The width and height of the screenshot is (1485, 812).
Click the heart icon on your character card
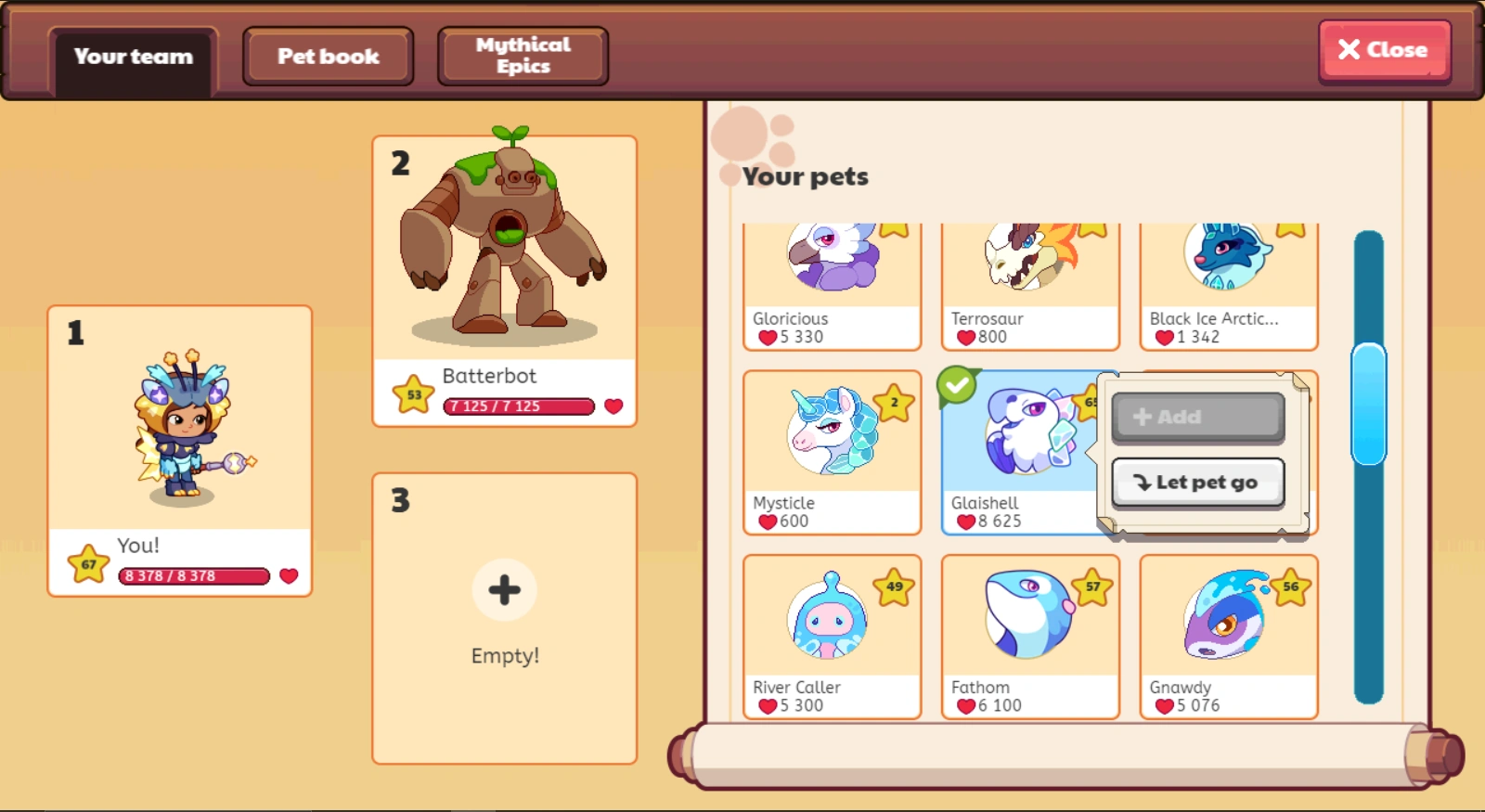[x=289, y=576]
